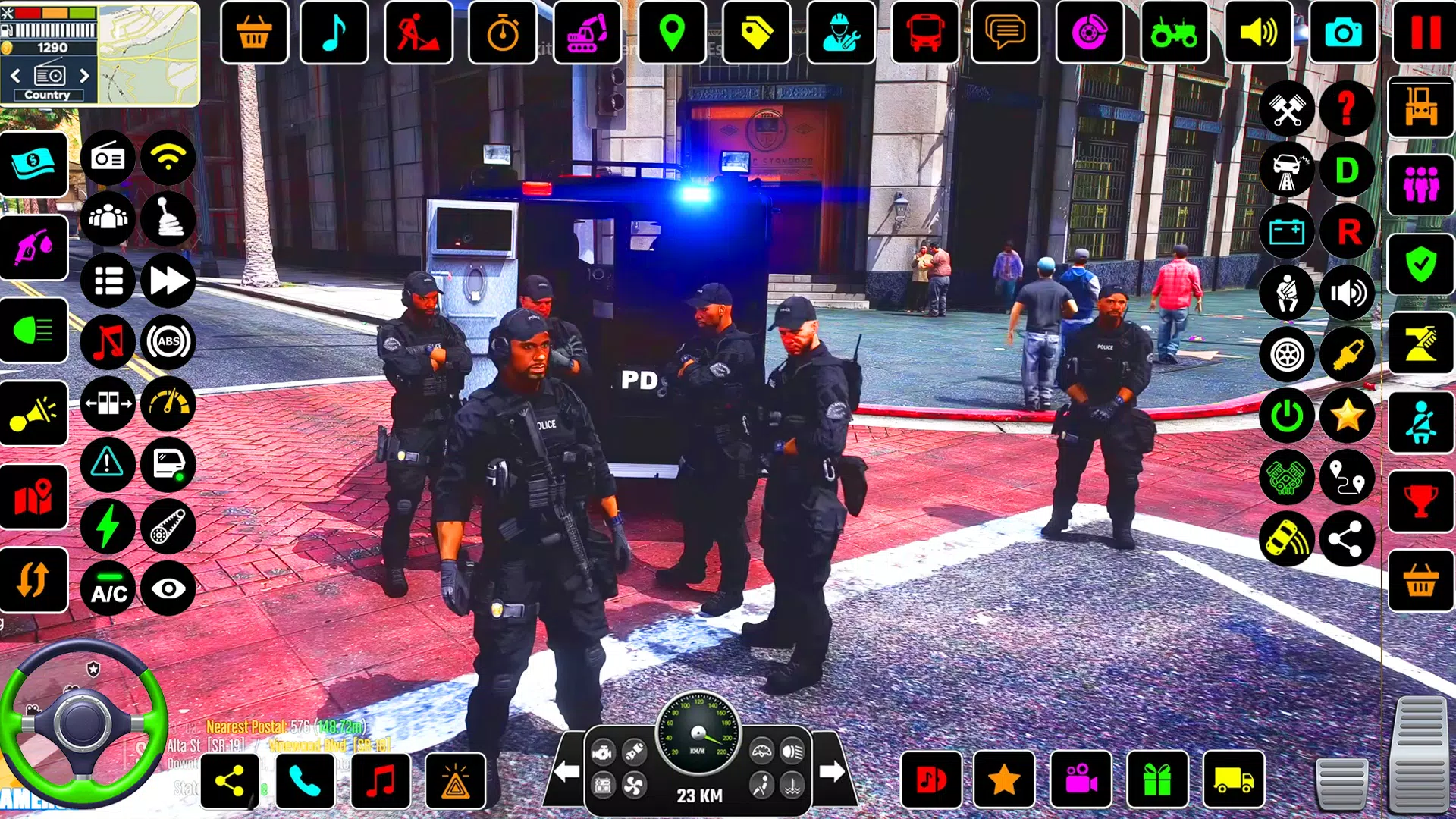
Task: Tap the green power button icon
Action: (x=1287, y=416)
